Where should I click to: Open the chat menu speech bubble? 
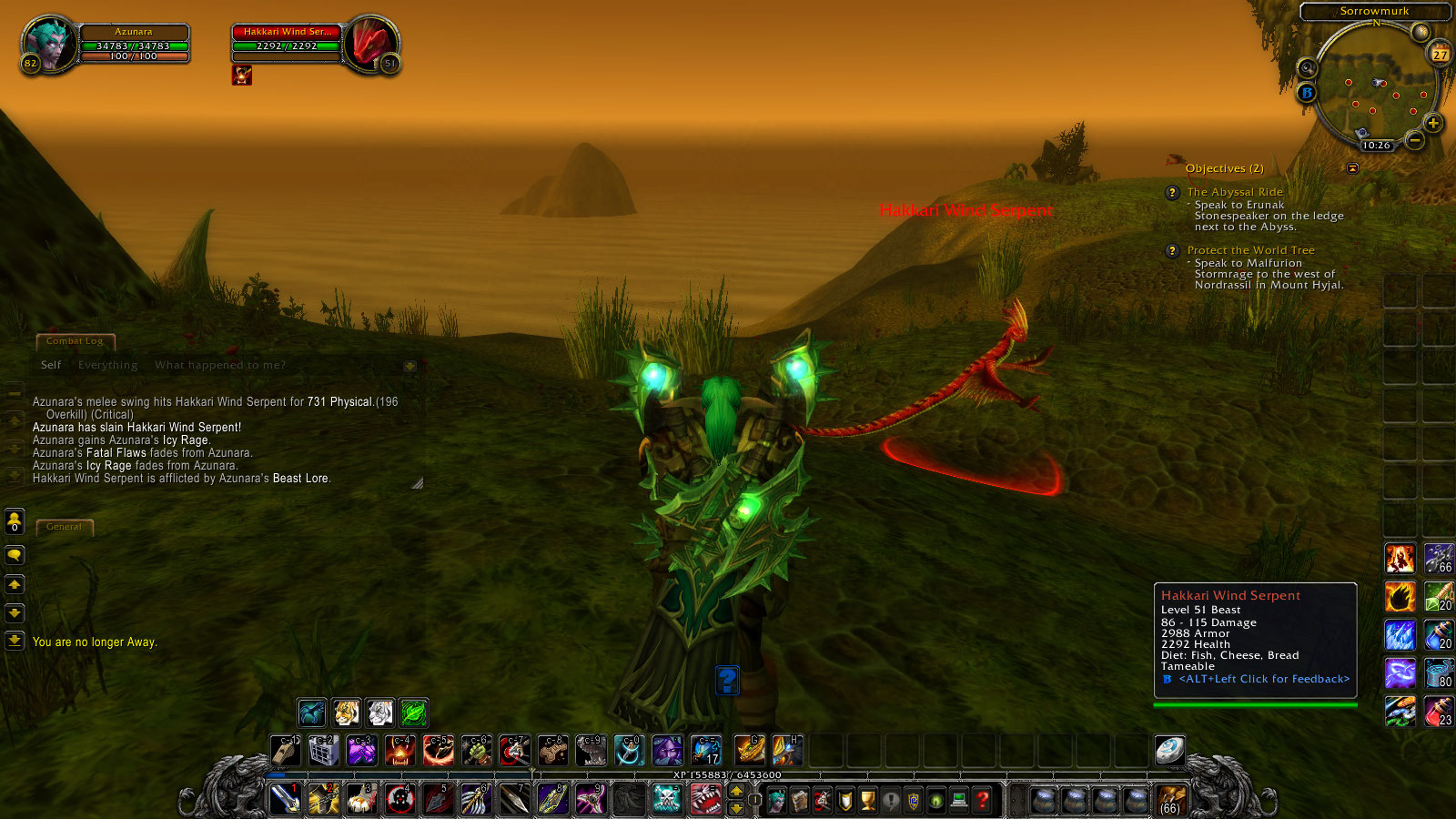click(x=15, y=555)
